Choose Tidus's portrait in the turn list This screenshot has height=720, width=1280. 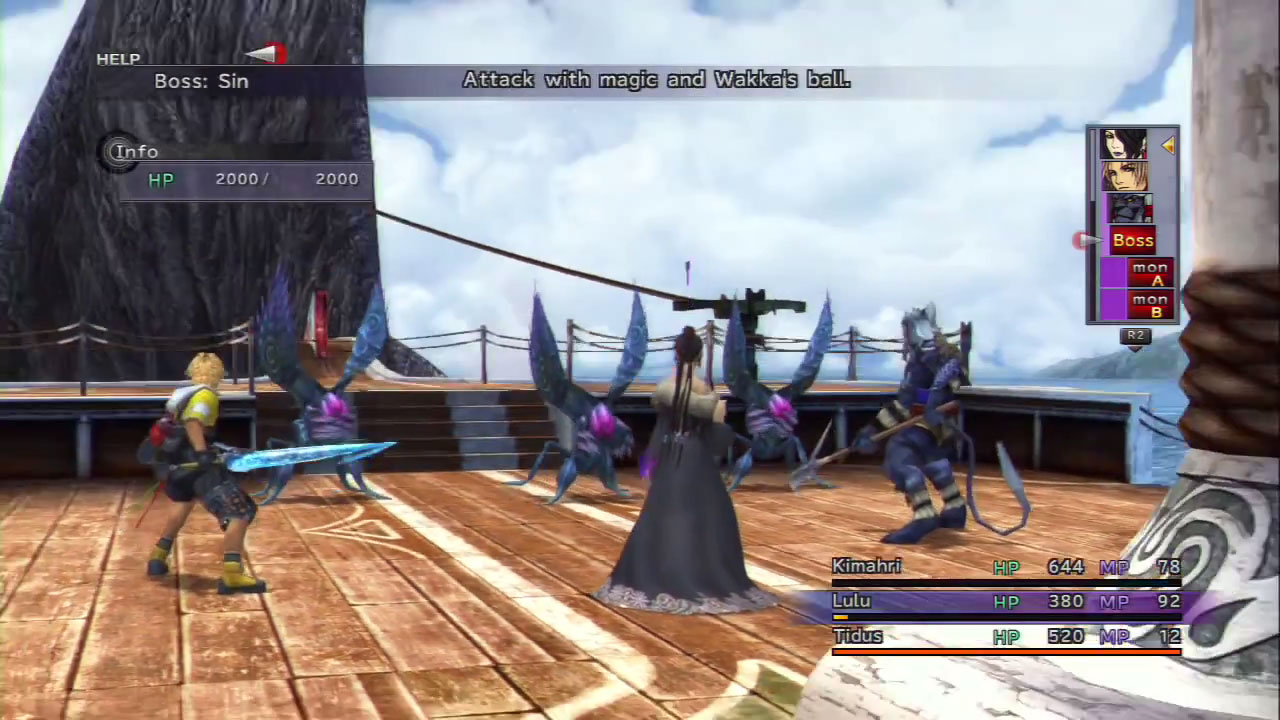1124,177
